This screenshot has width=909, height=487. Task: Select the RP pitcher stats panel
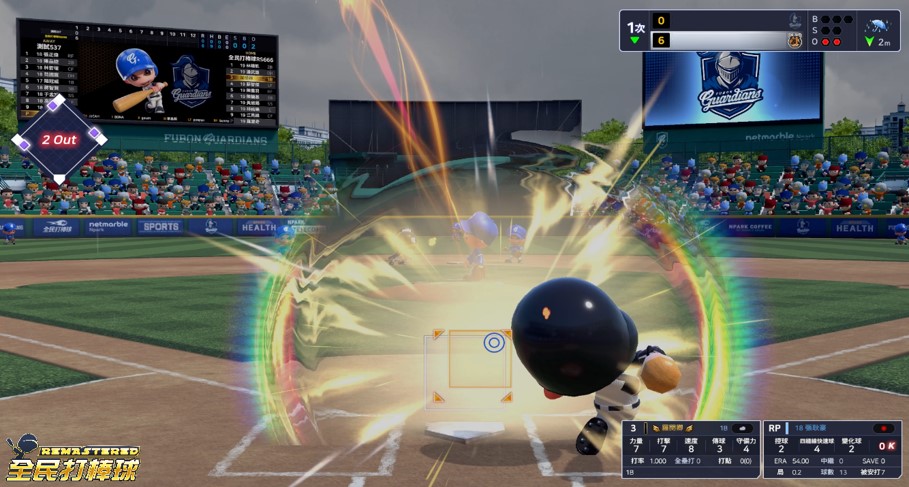[831, 447]
